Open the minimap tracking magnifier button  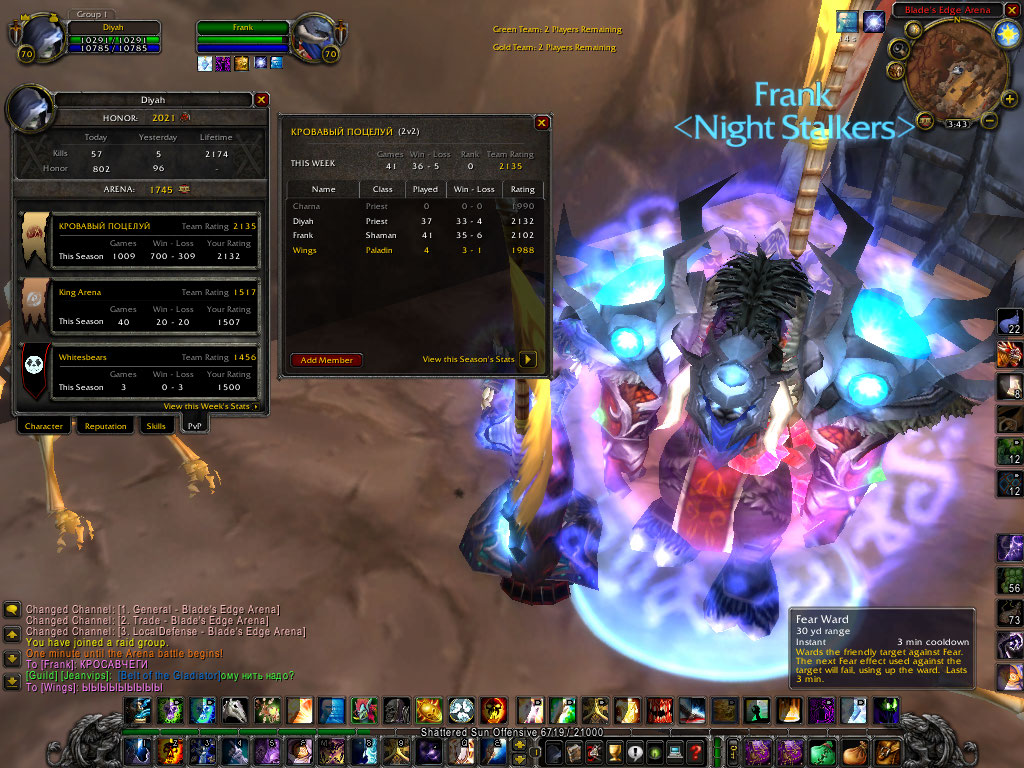[x=898, y=47]
